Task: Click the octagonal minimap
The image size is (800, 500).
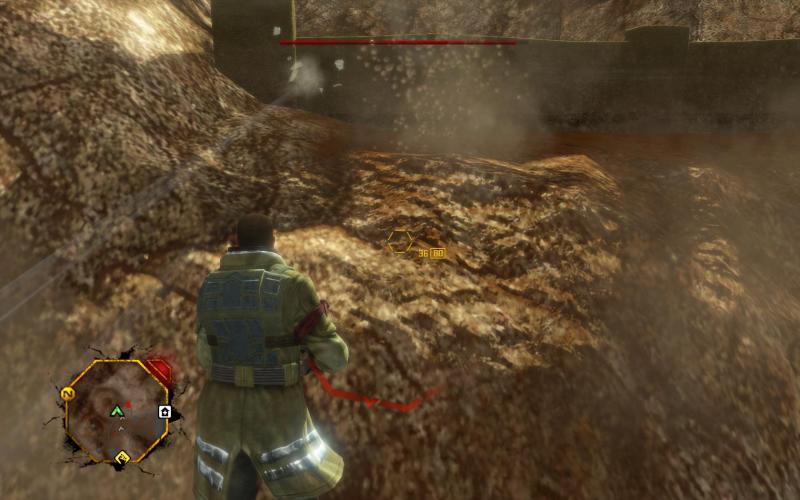Action: tap(117, 411)
